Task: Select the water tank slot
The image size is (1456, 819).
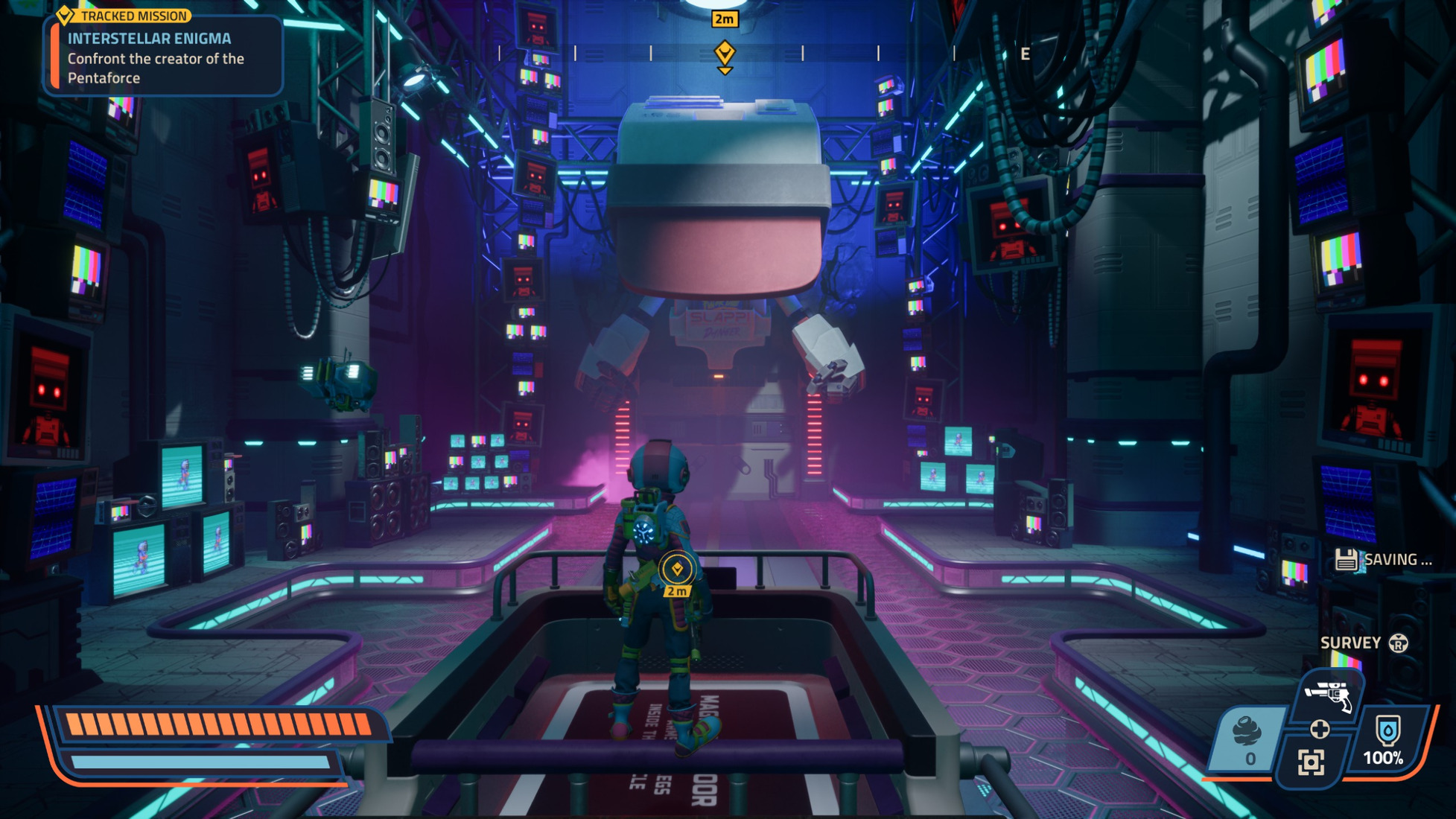Action: pos(1385,740)
